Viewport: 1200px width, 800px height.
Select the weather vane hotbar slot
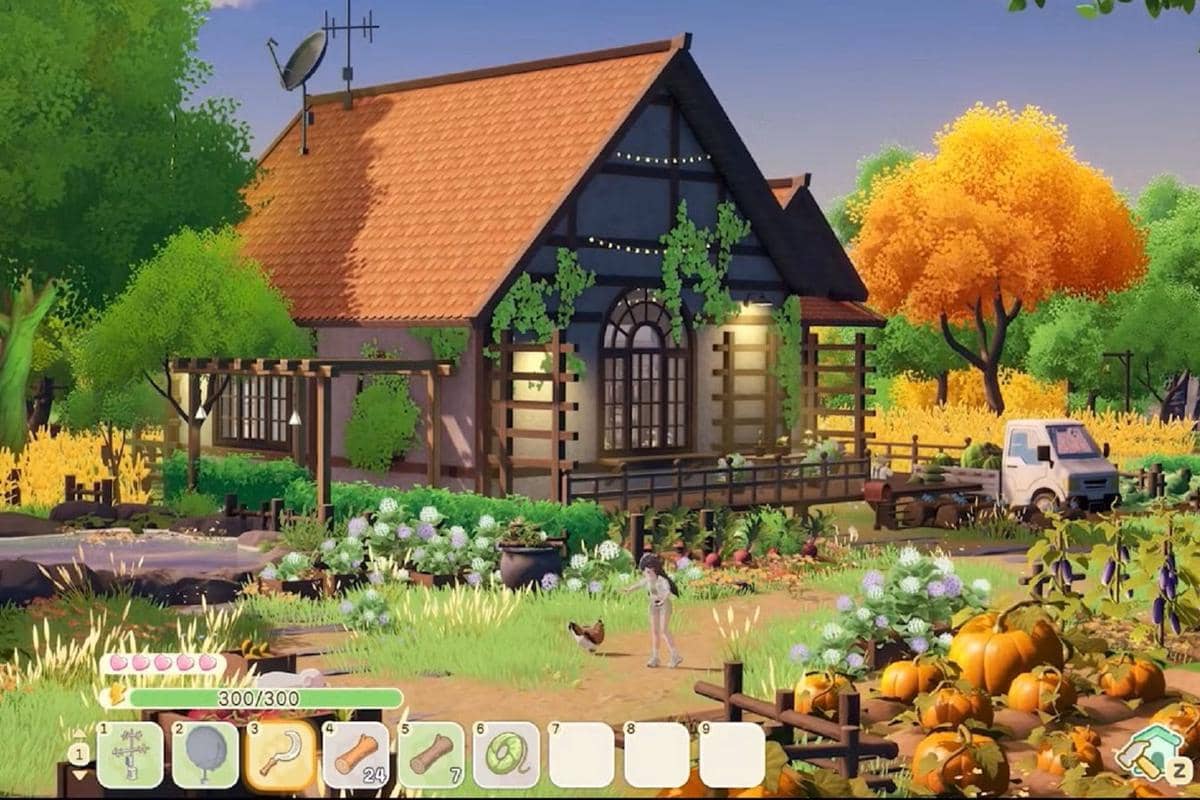coord(129,755)
